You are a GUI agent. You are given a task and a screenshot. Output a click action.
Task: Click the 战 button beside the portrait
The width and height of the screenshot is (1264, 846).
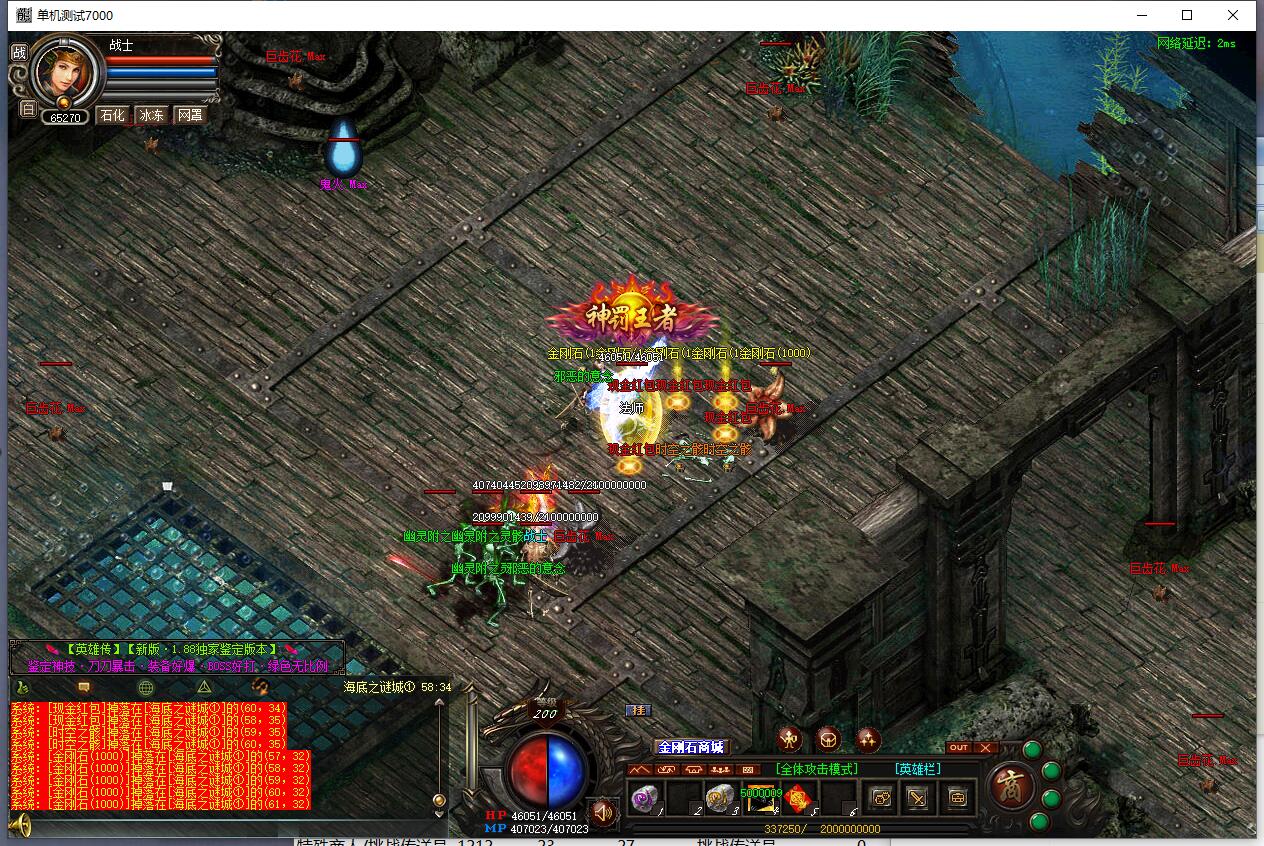coord(19,53)
